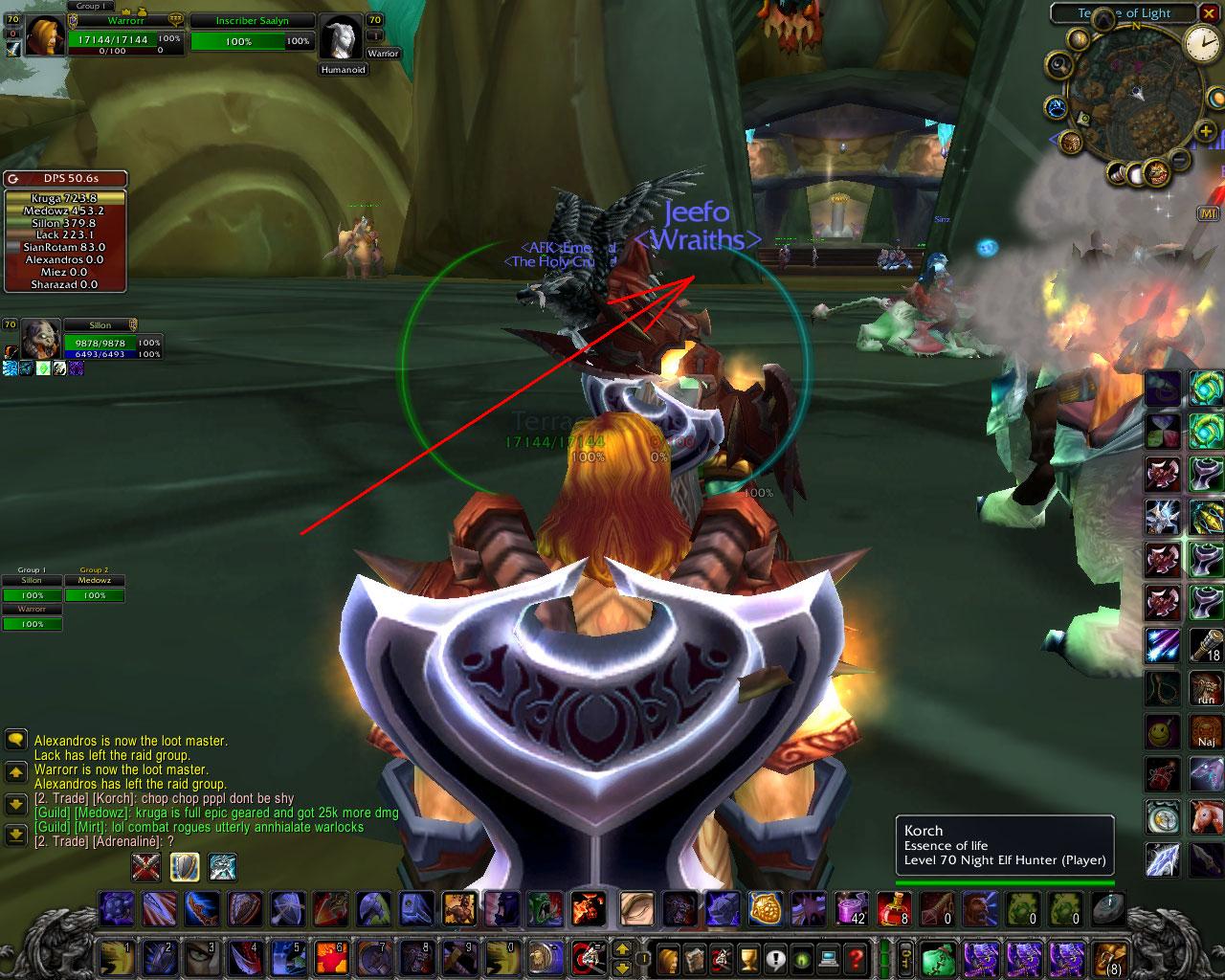Click the minimap zoom-out minus button
This screenshot has width=1225, height=980.
tap(1180, 158)
